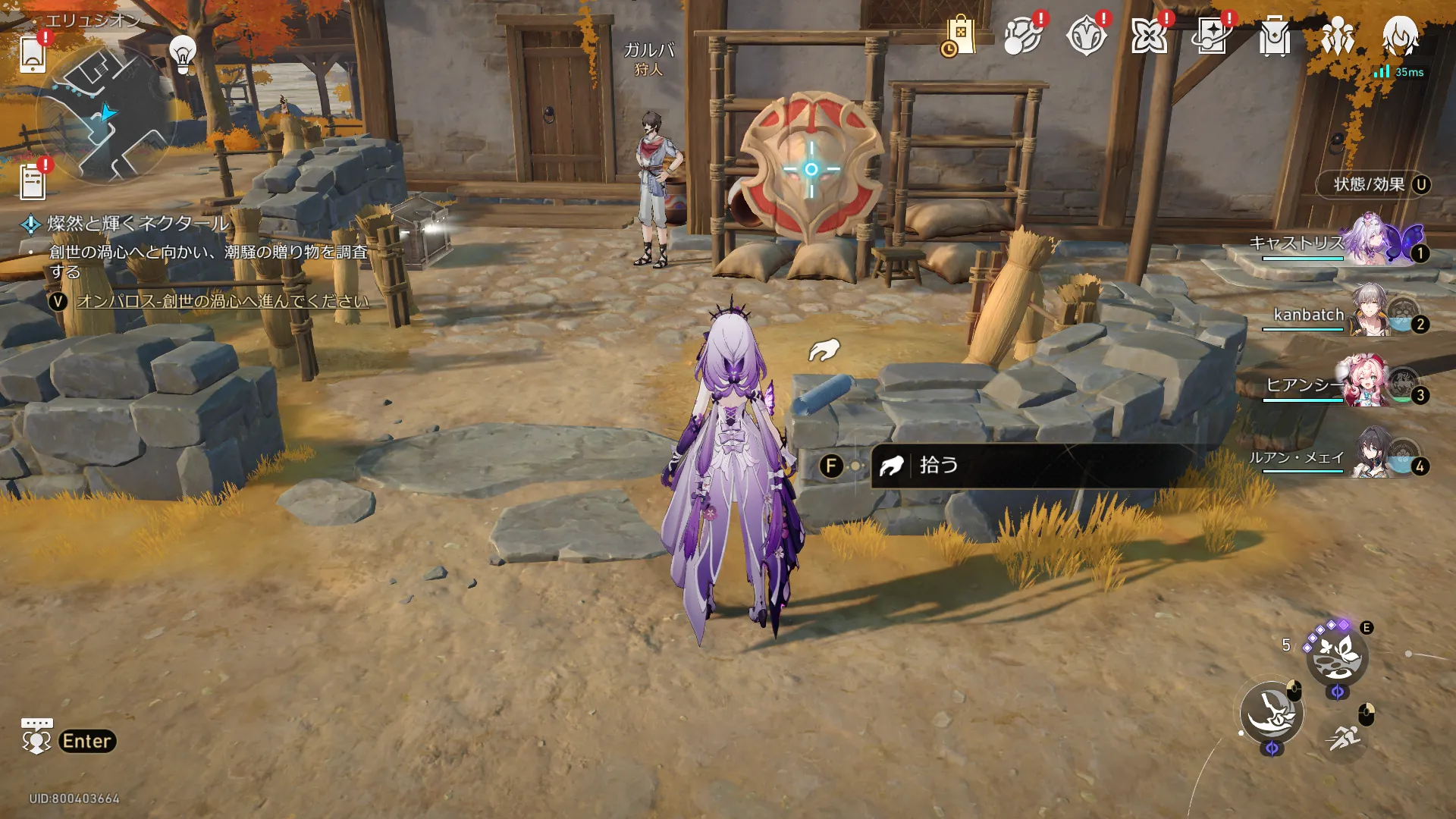The width and height of the screenshot is (1456, 819).
Task: Open the suitcase inventory icon
Action: pyautogui.click(x=1274, y=36)
